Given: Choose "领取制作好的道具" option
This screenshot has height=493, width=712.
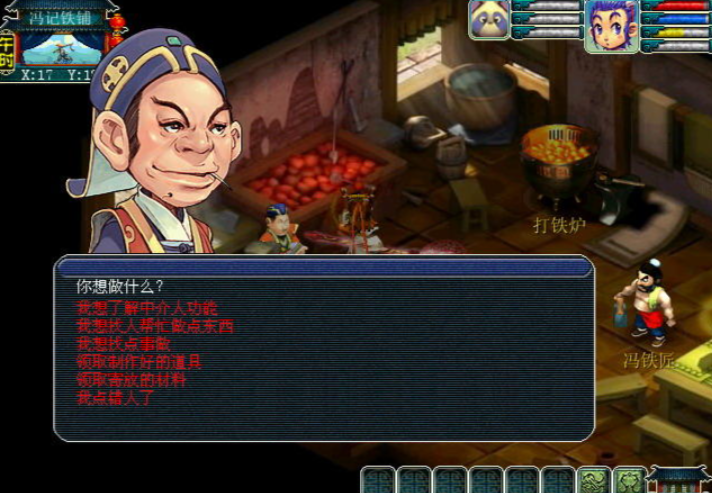Looking at the screenshot, I should click(139, 361).
